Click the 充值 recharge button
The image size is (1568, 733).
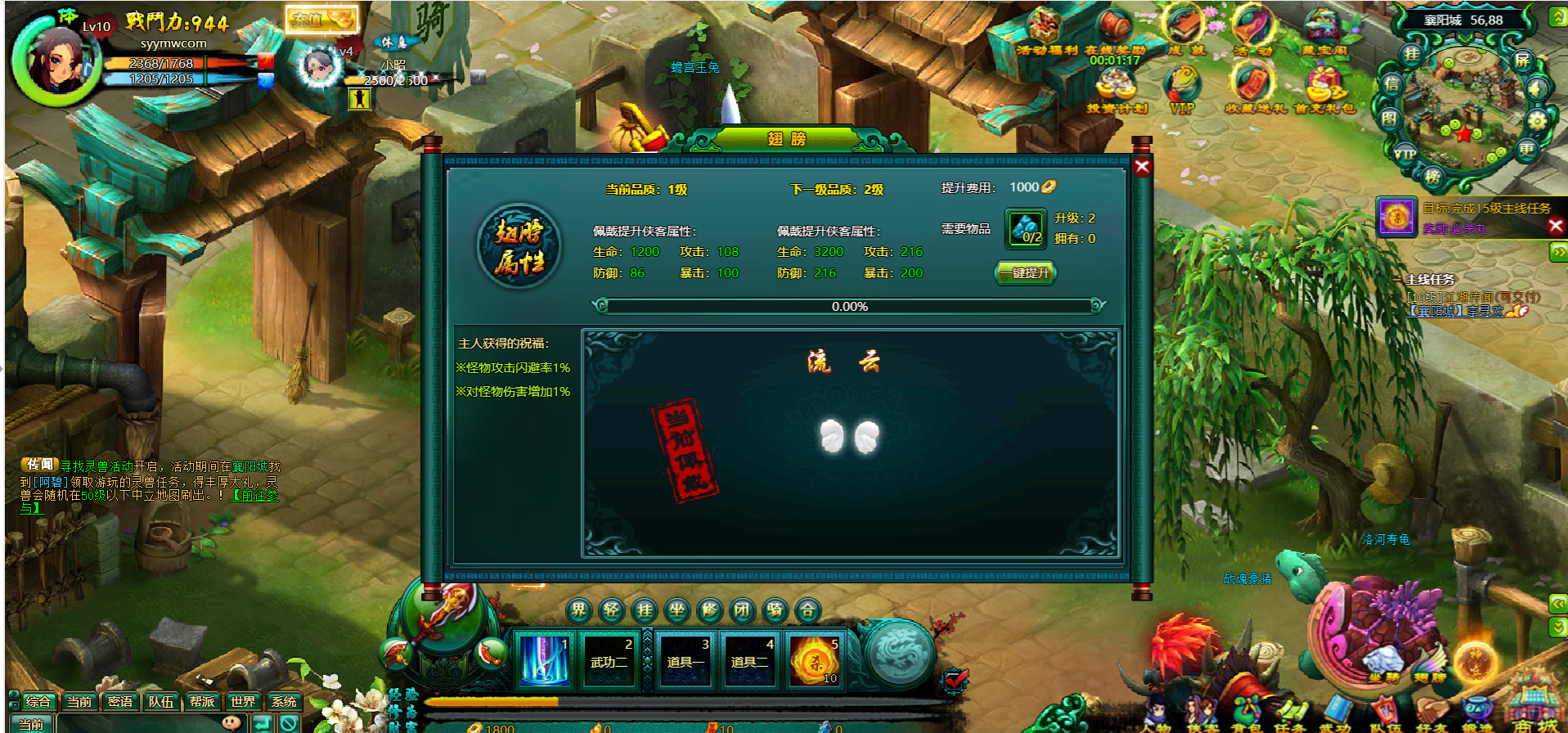[x=321, y=20]
